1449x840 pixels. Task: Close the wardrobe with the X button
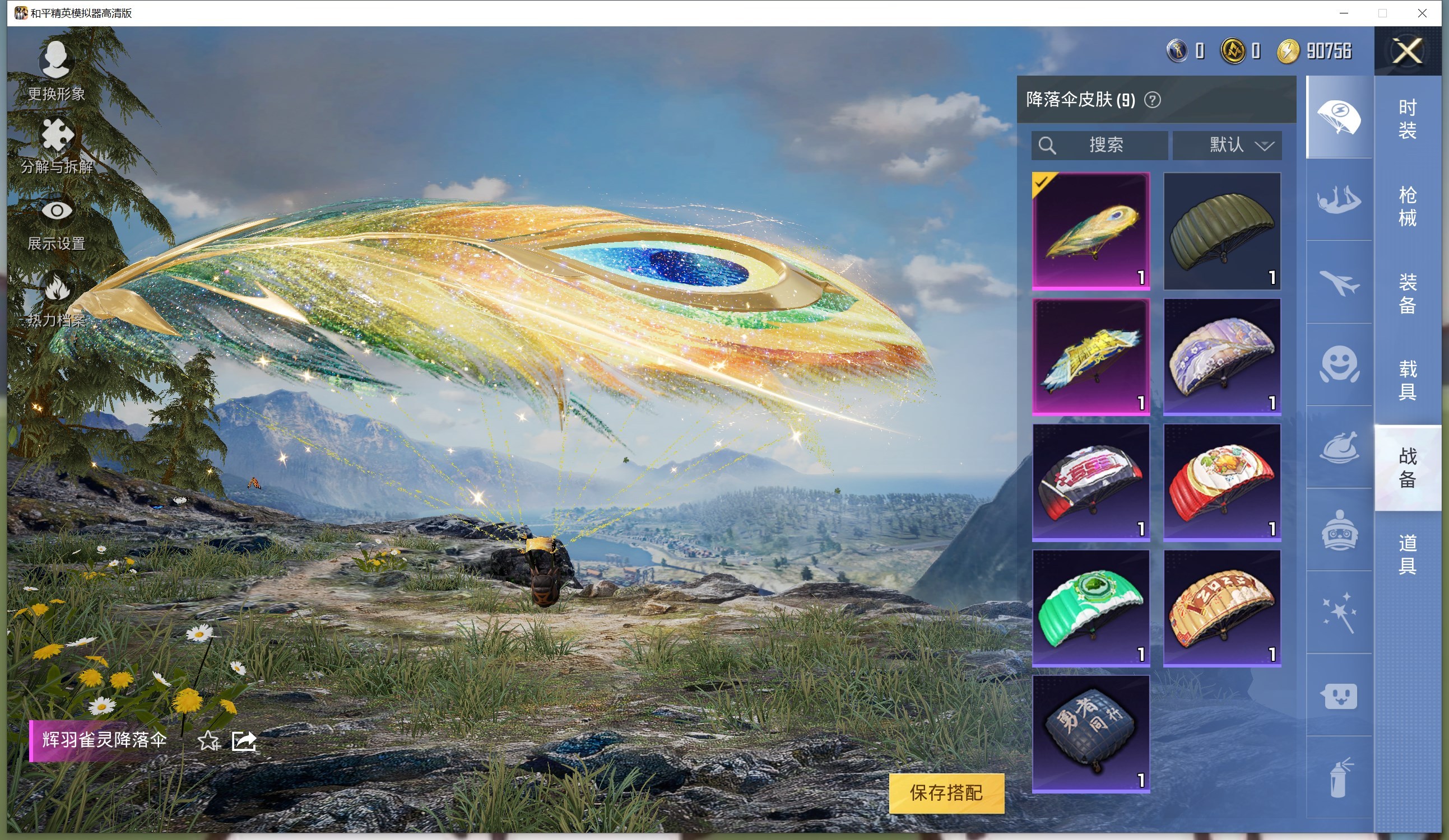pyautogui.click(x=1407, y=51)
